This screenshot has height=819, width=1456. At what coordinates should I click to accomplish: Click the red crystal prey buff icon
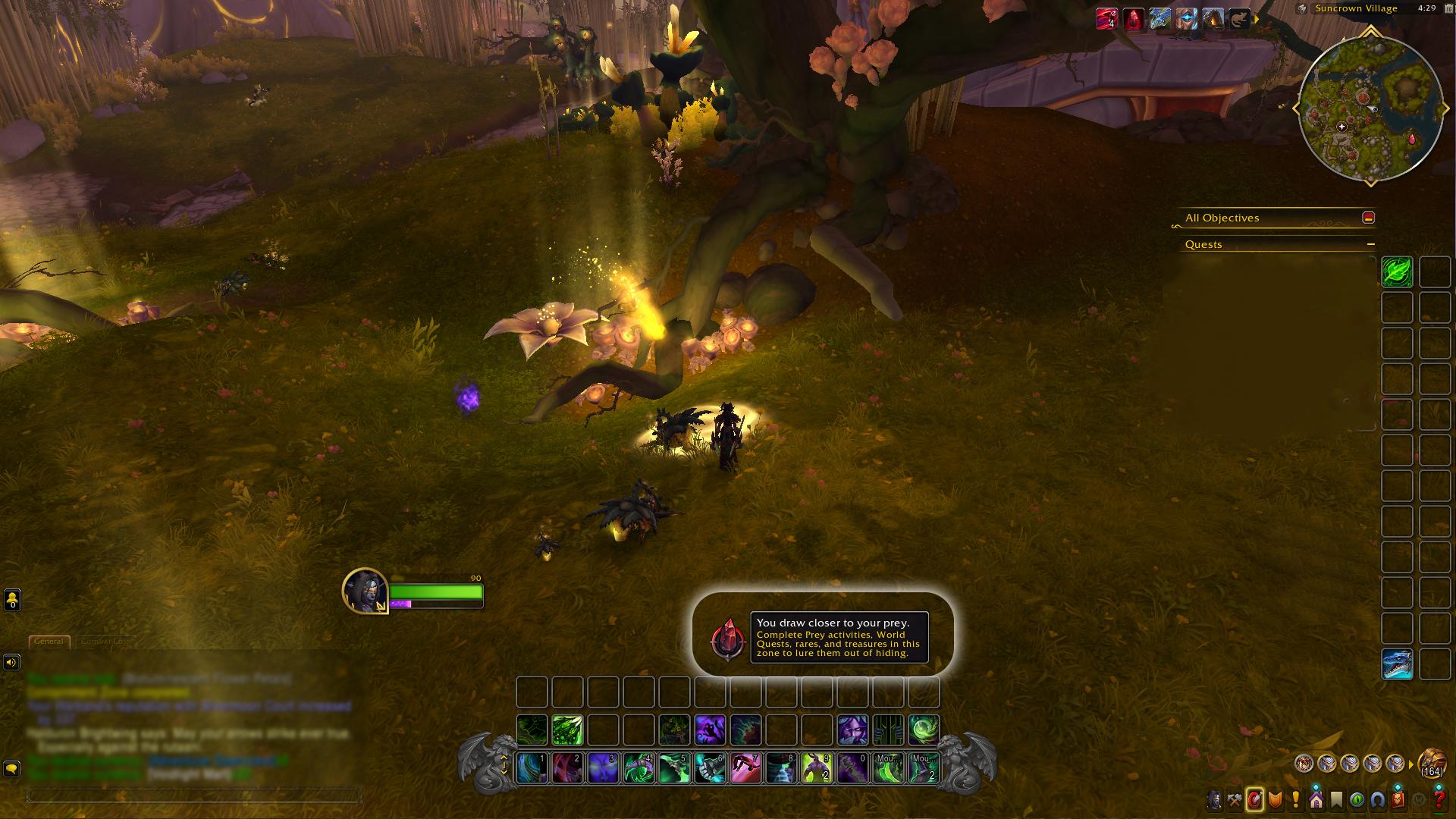coord(1133,19)
